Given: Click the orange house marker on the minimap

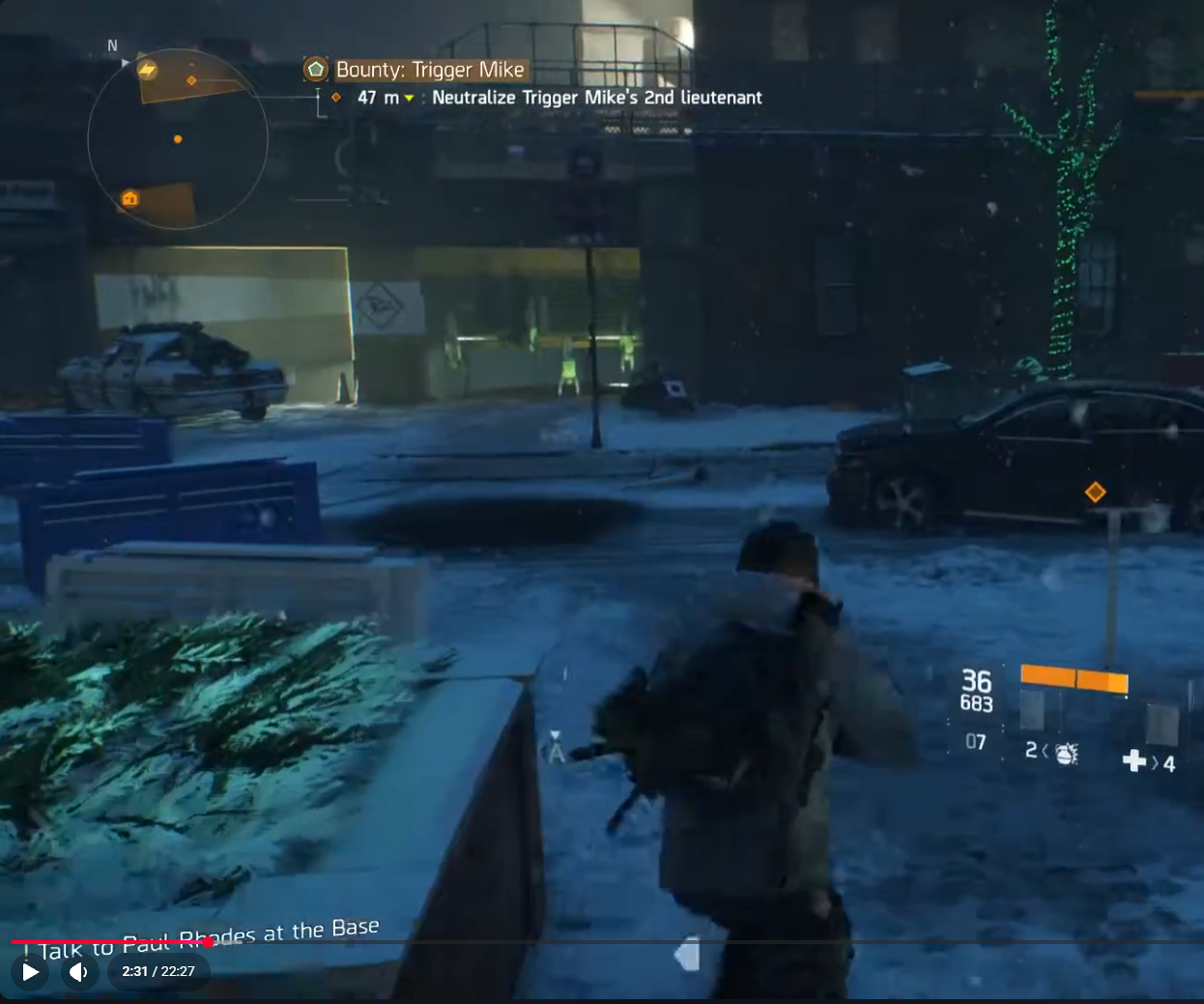Looking at the screenshot, I should coord(129,199).
